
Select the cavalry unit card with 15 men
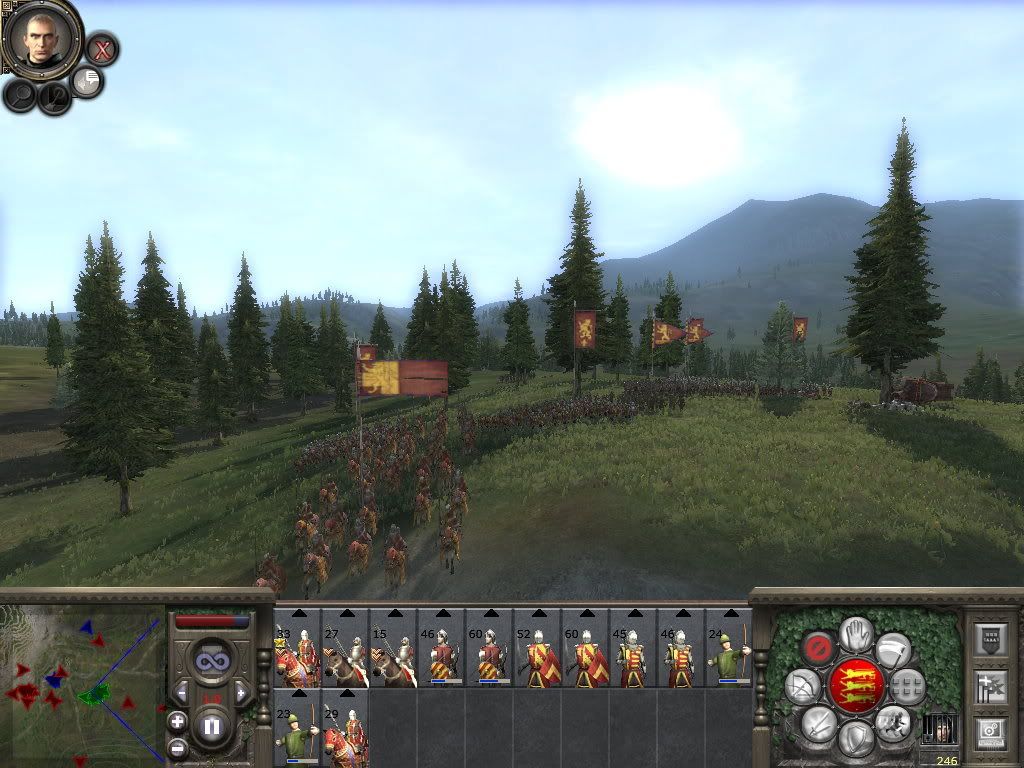coord(393,648)
